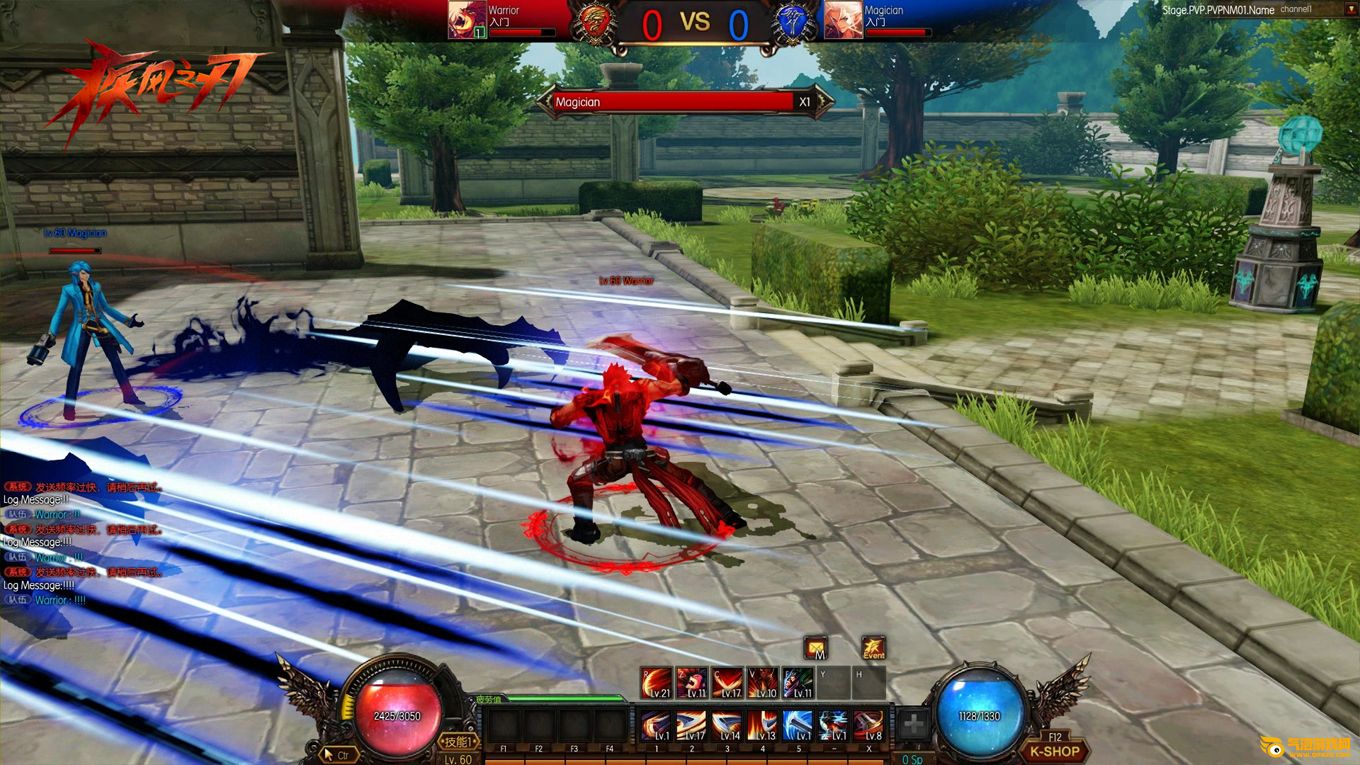The height and width of the screenshot is (765, 1360).
Task: Open the Event icon
Action: pyautogui.click(x=873, y=647)
